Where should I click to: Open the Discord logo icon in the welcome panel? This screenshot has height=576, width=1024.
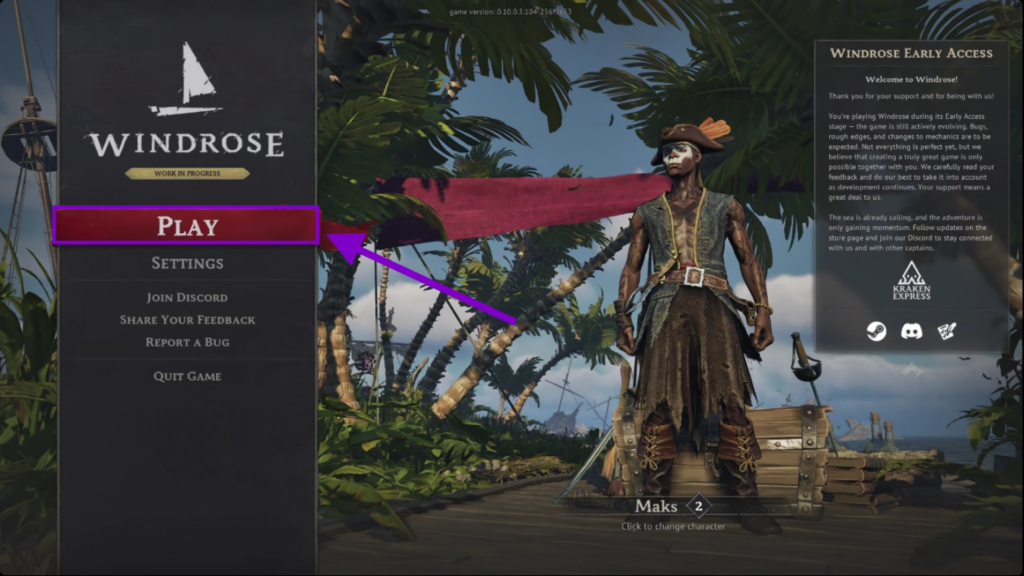click(x=911, y=330)
